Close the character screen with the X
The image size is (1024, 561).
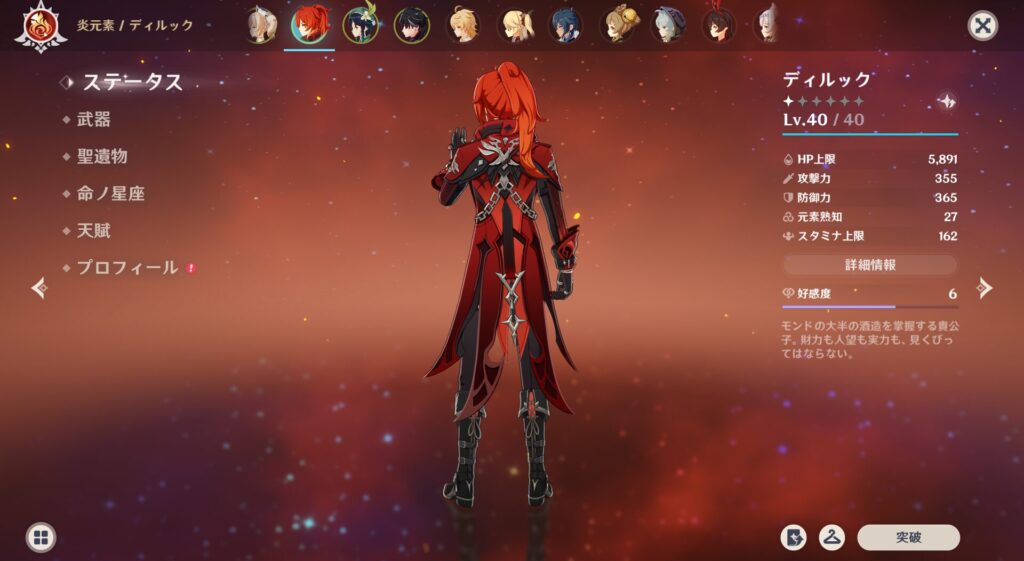pos(983,25)
